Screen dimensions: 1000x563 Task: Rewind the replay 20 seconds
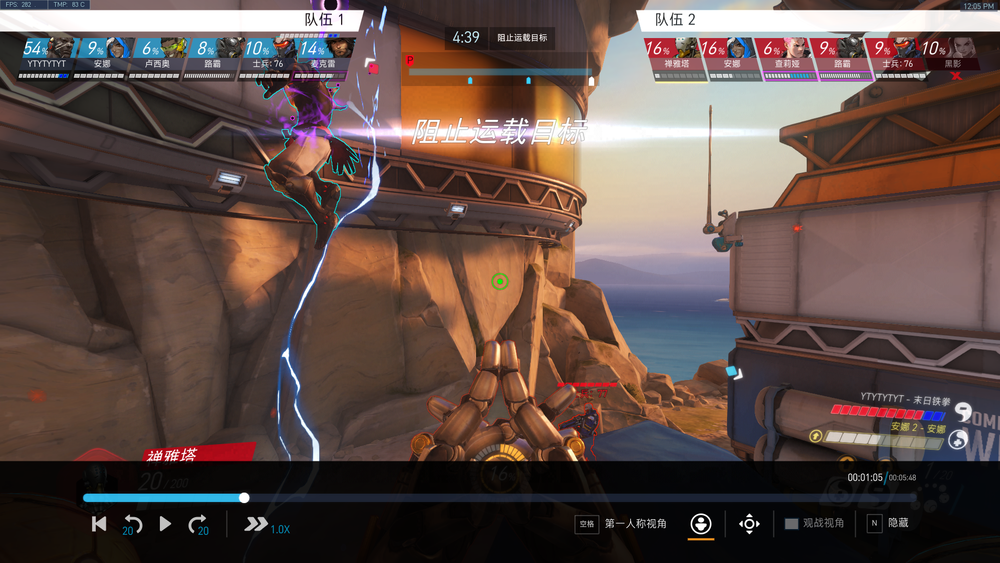pyautogui.click(x=132, y=524)
